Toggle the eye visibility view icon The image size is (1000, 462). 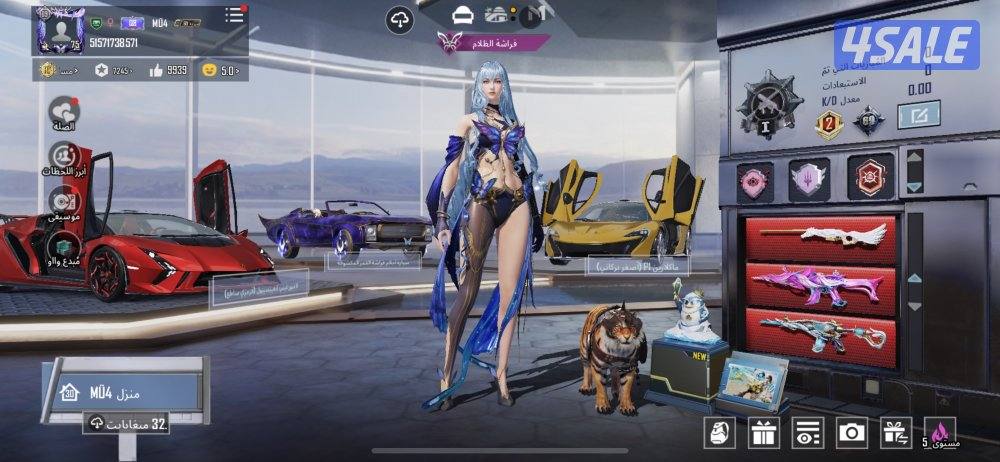pyautogui.click(x=807, y=432)
